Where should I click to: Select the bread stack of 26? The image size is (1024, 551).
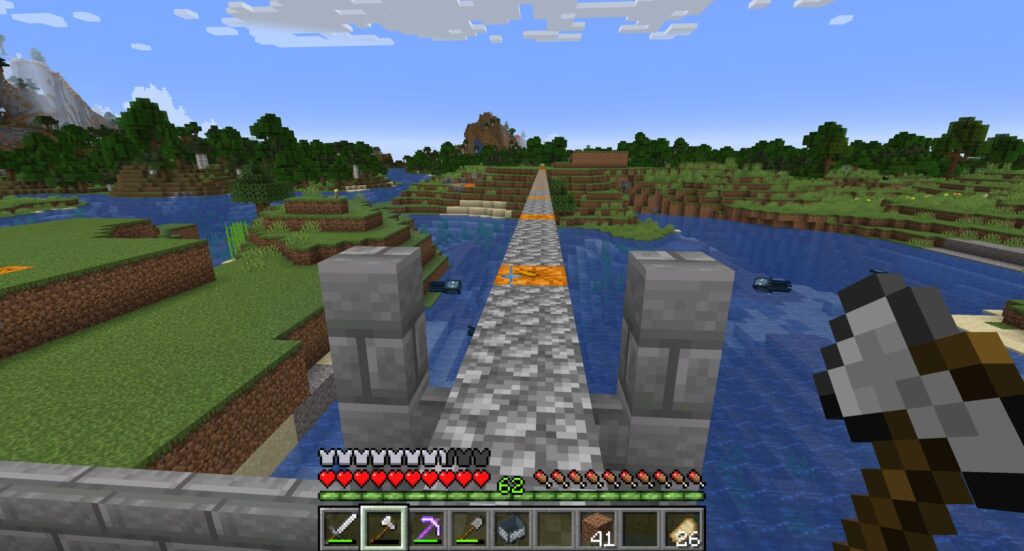[x=684, y=528]
